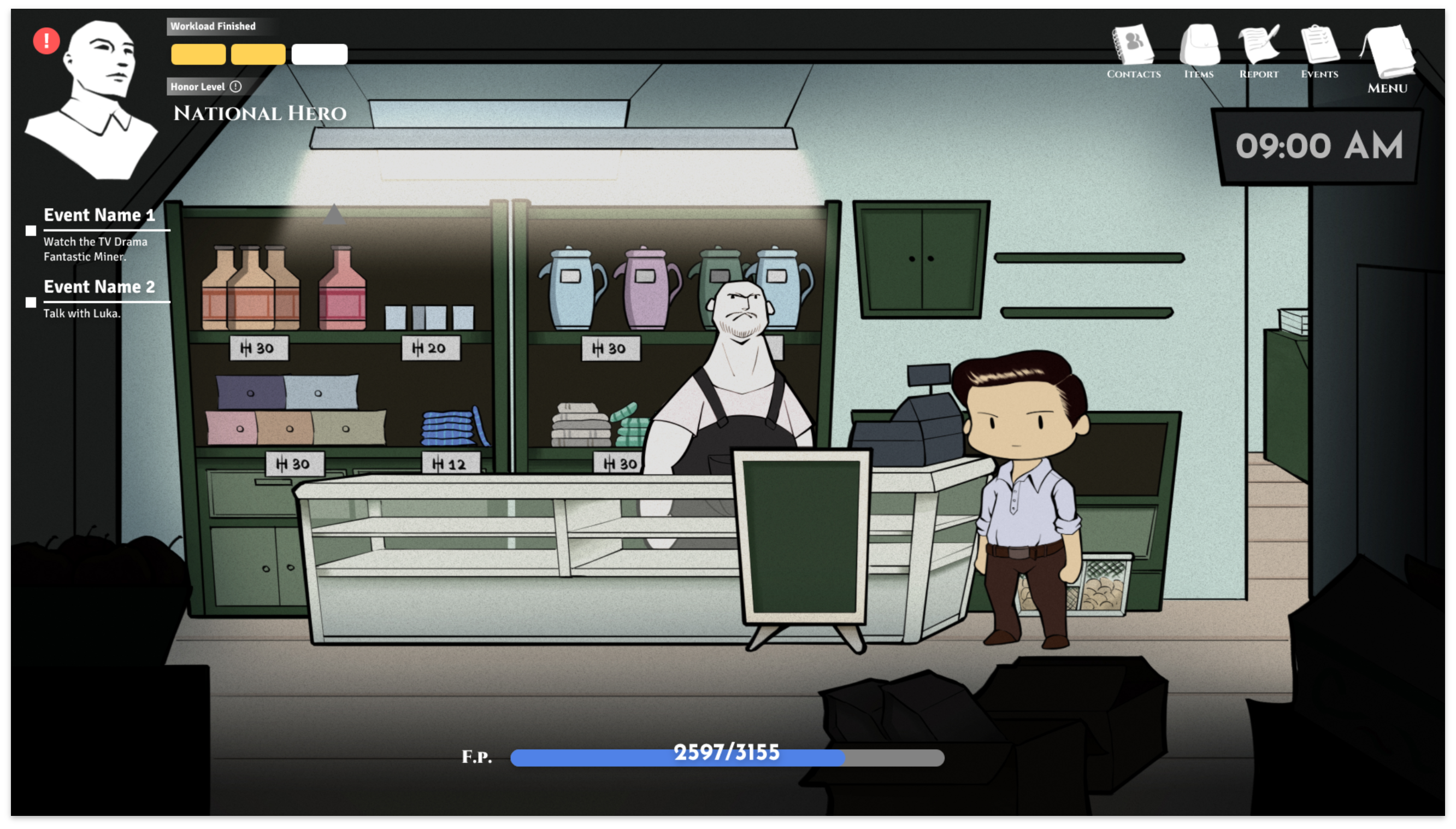Select the H12 price tag near the blue towels
The height and width of the screenshot is (829, 1456).
(451, 463)
